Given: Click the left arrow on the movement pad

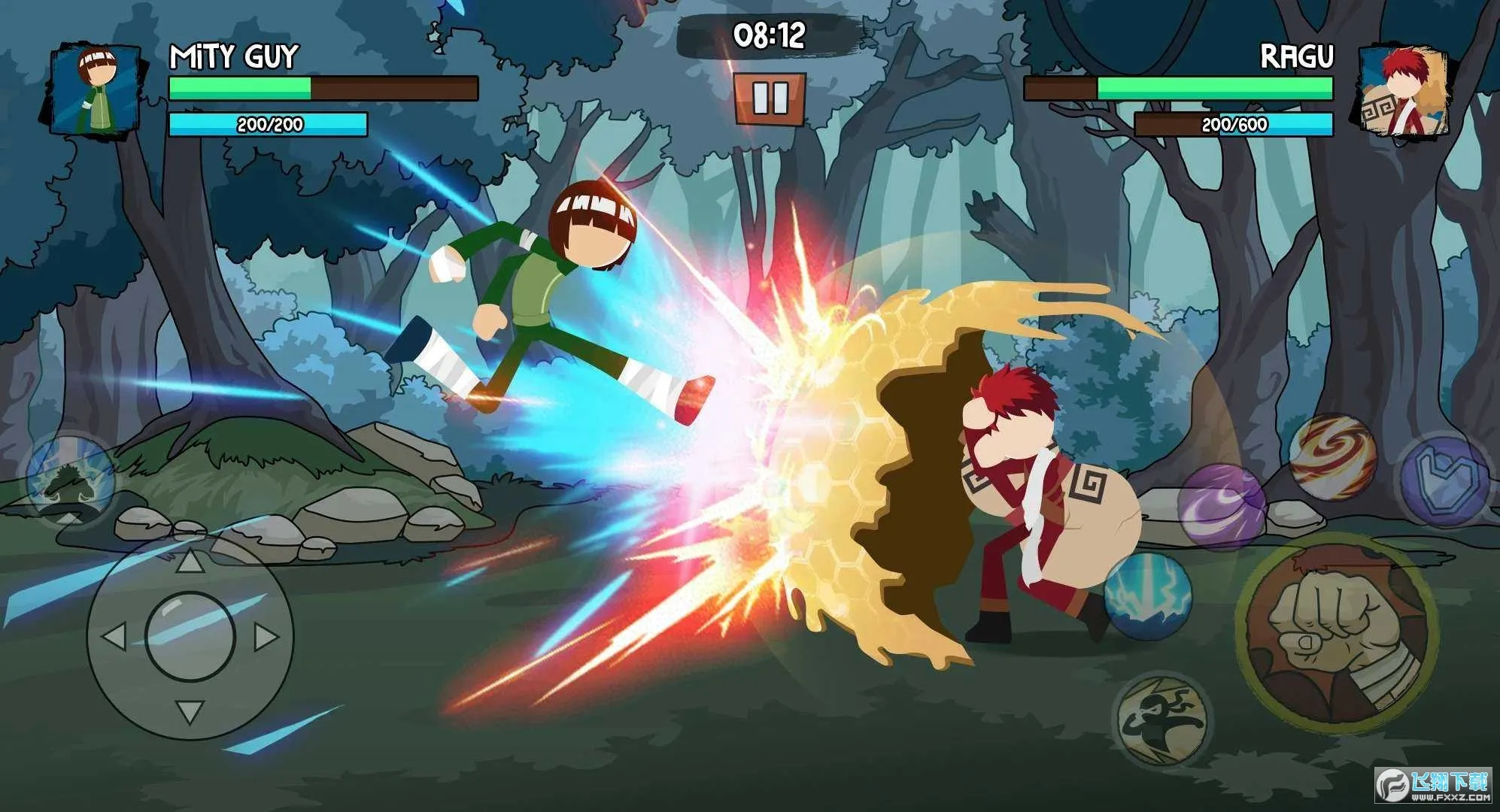Looking at the screenshot, I should (x=114, y=637).
